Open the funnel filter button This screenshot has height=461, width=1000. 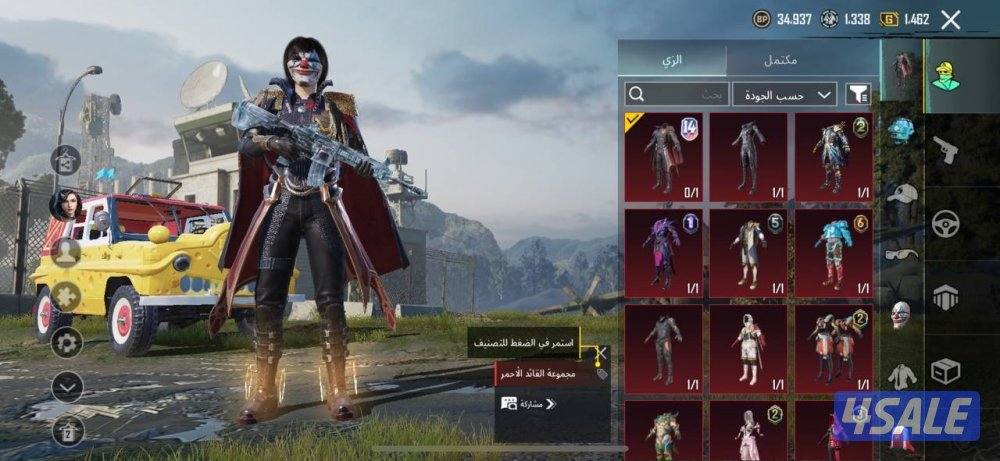point(858,94)
